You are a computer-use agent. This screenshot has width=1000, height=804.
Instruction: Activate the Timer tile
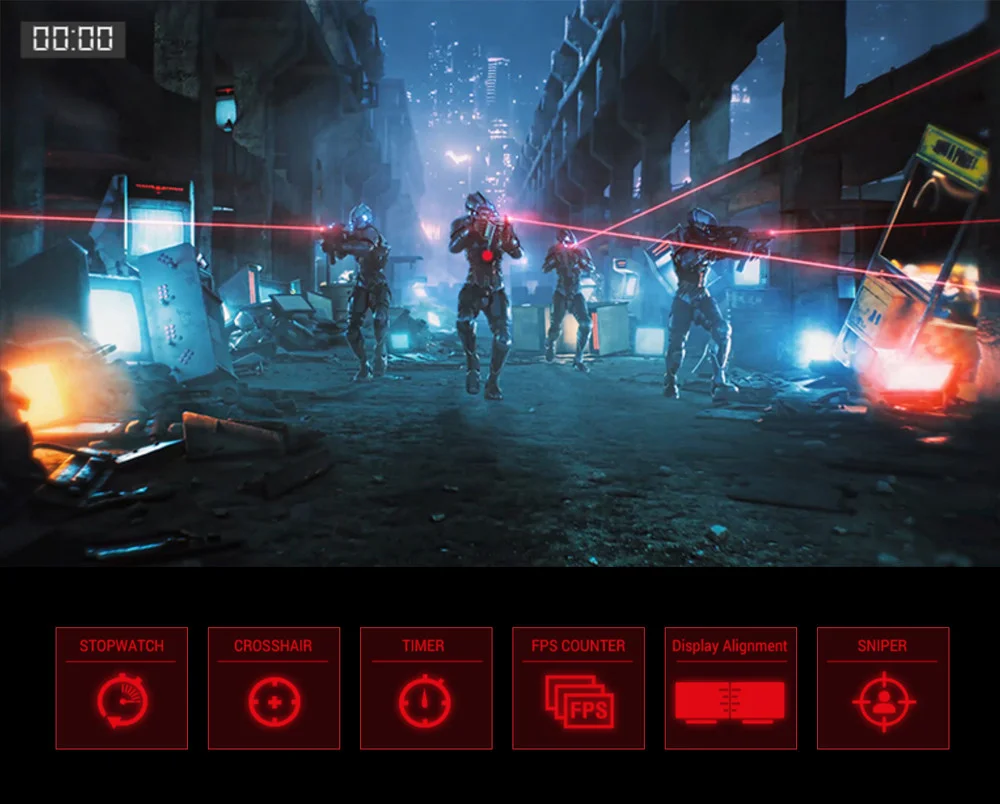(x=426, y=688)
